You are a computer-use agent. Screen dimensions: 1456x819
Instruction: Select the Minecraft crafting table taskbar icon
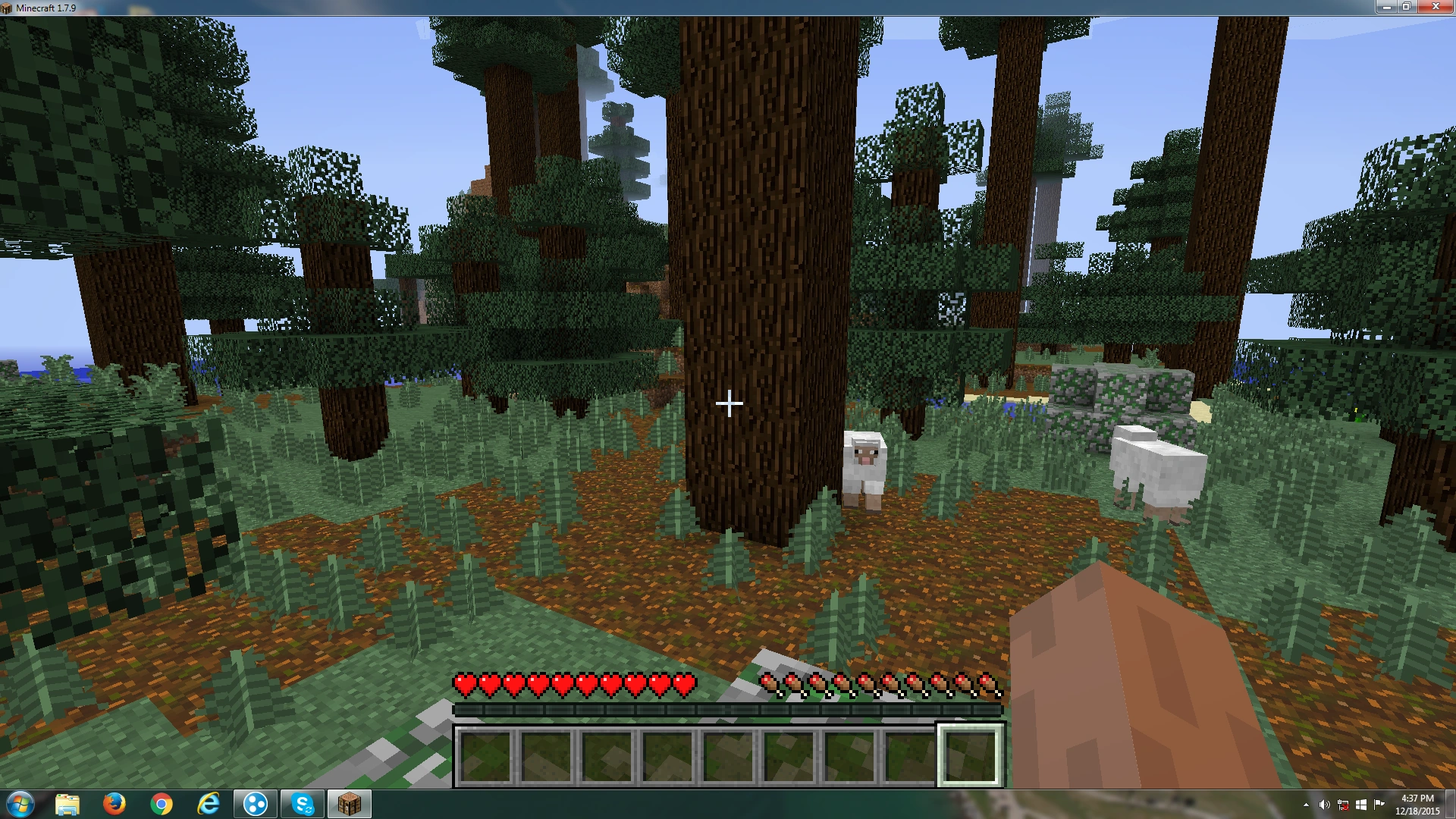point(348,803)
